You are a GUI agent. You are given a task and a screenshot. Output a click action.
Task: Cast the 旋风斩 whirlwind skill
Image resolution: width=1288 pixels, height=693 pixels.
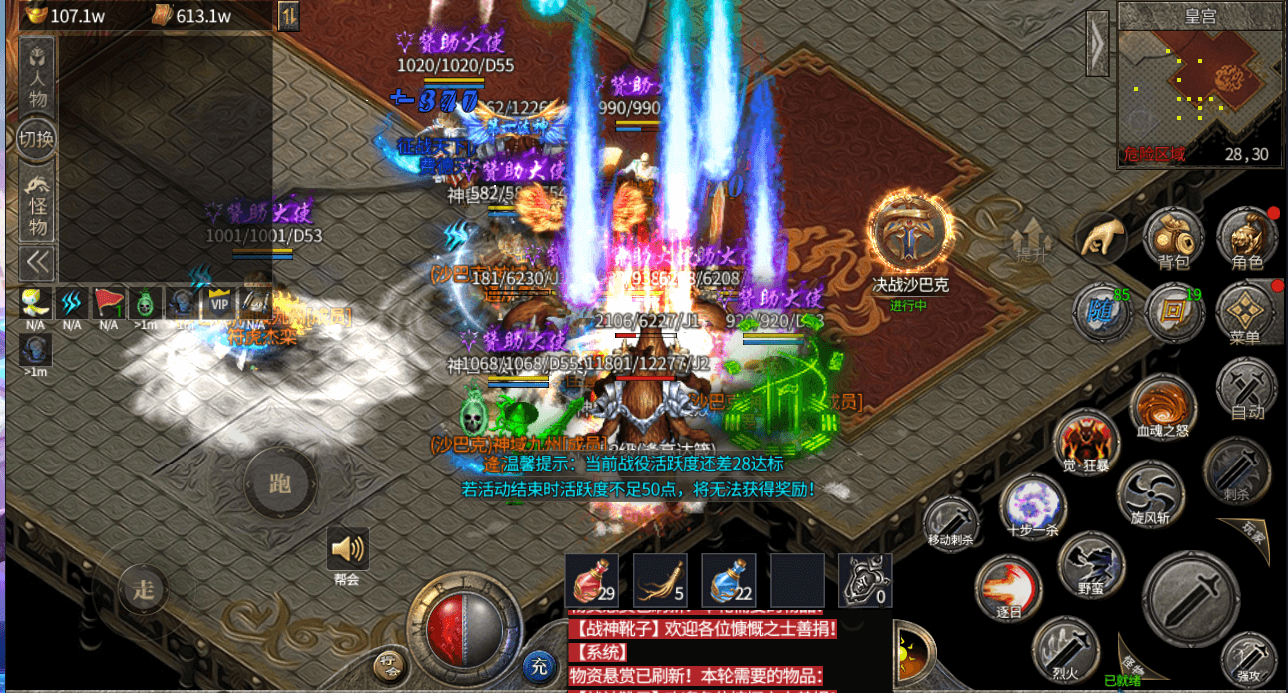click(1150, 492)
